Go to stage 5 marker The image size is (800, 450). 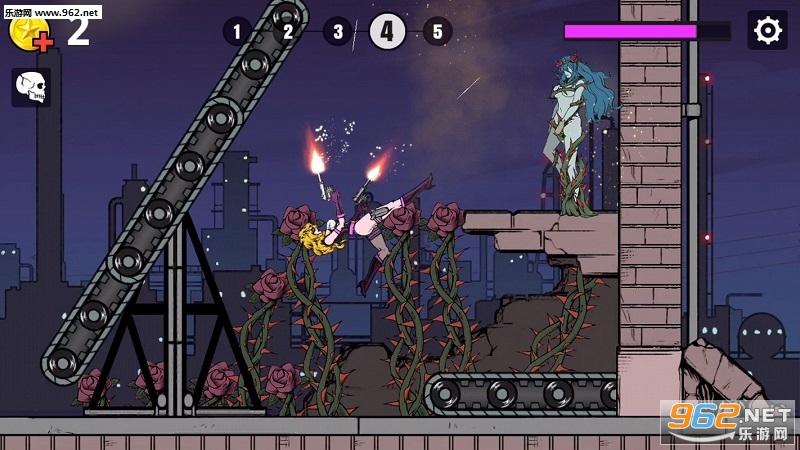click(x=437, y=31)
